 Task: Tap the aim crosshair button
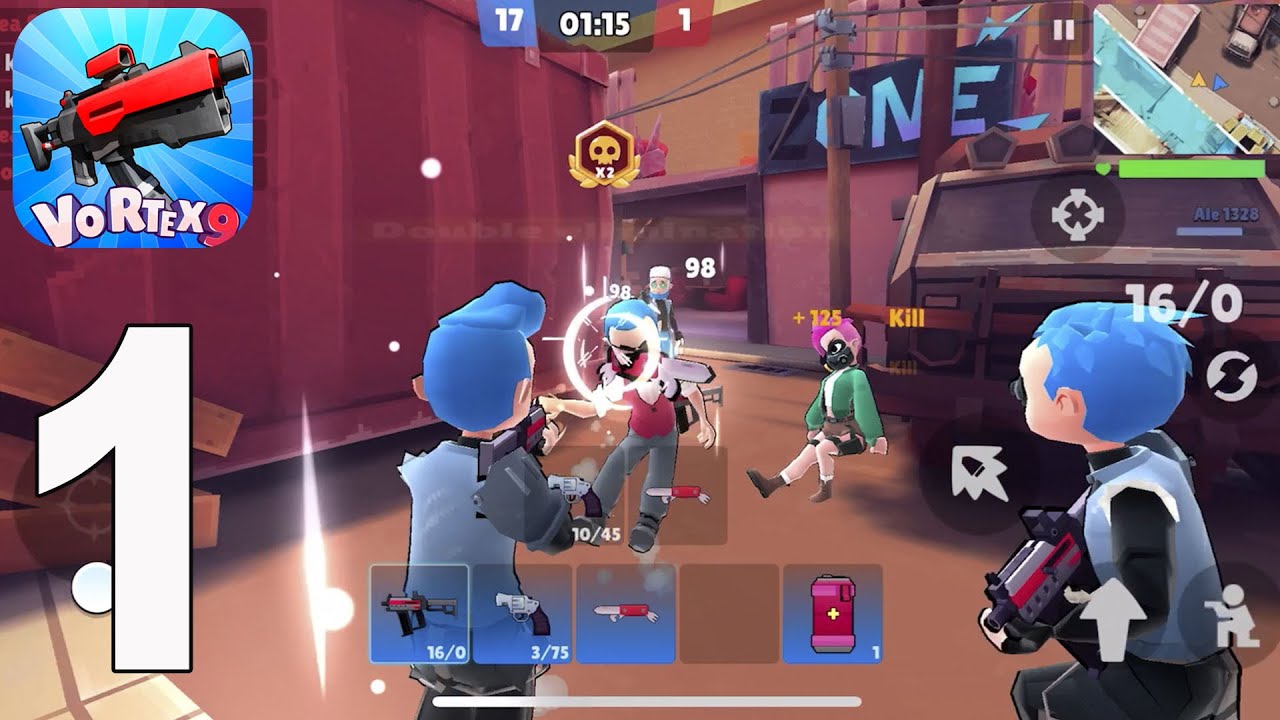1076,215
